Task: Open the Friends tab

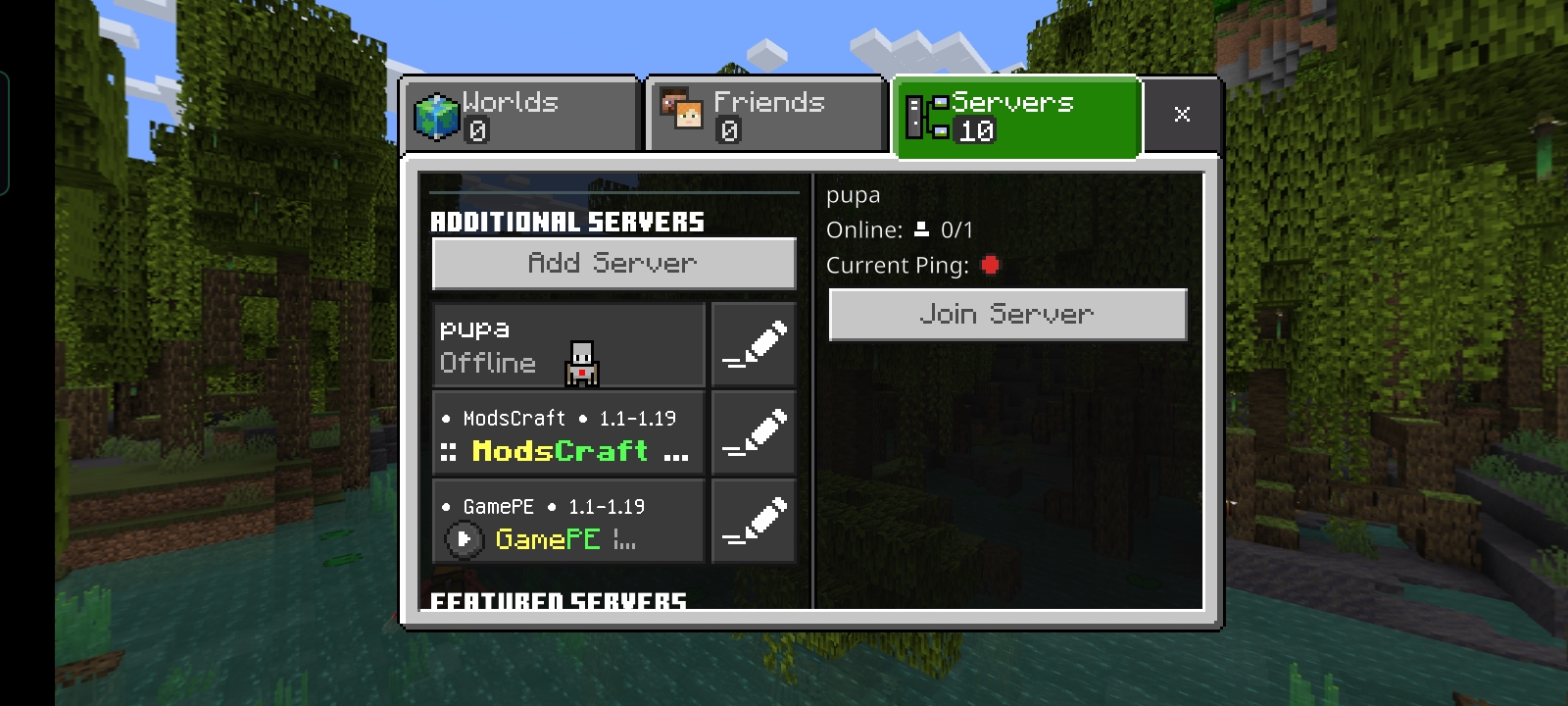Action: click(765, 116)
